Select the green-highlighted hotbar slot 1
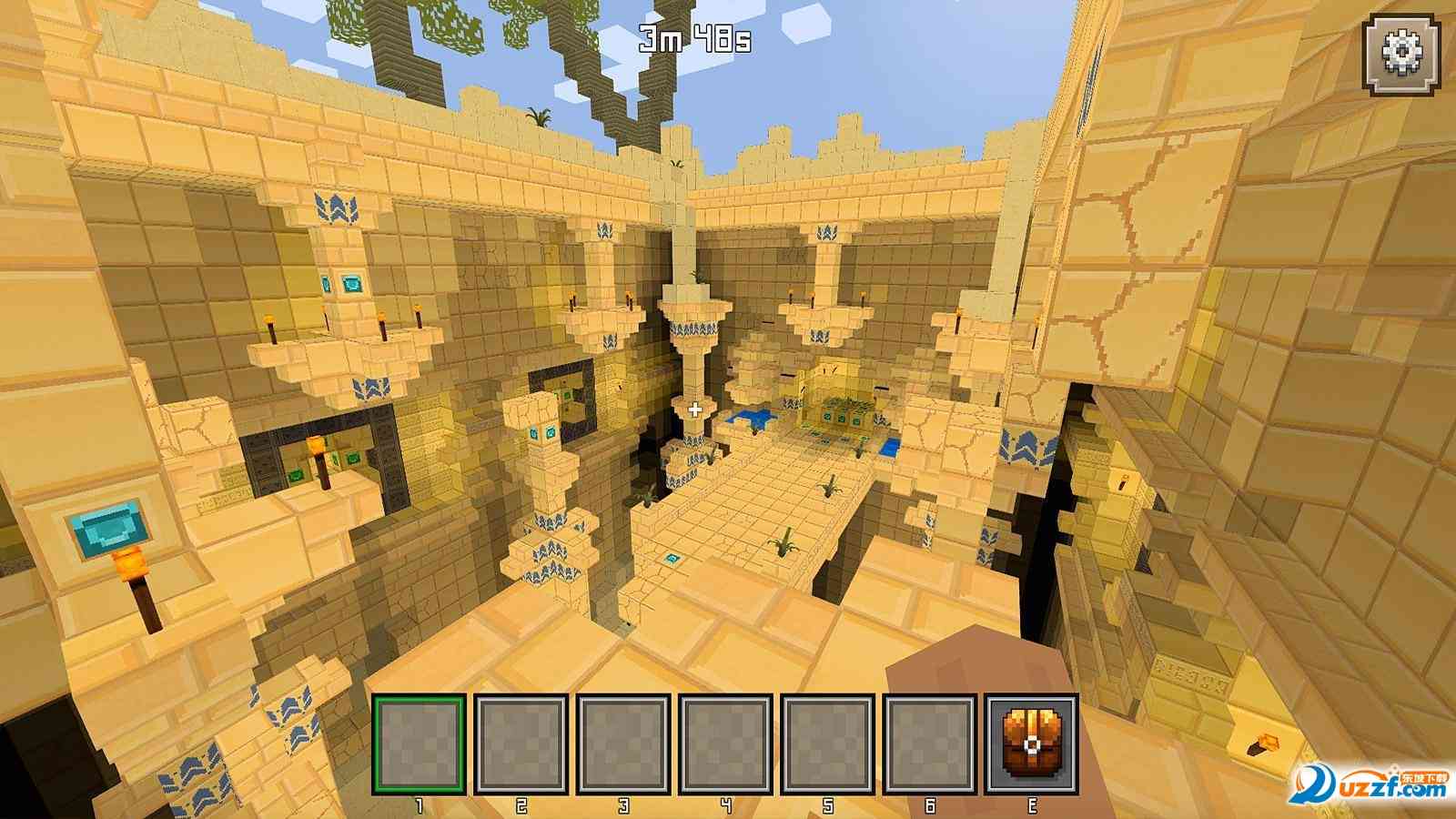The height and width of the screenshot is (819, 1456). point(420,743)
